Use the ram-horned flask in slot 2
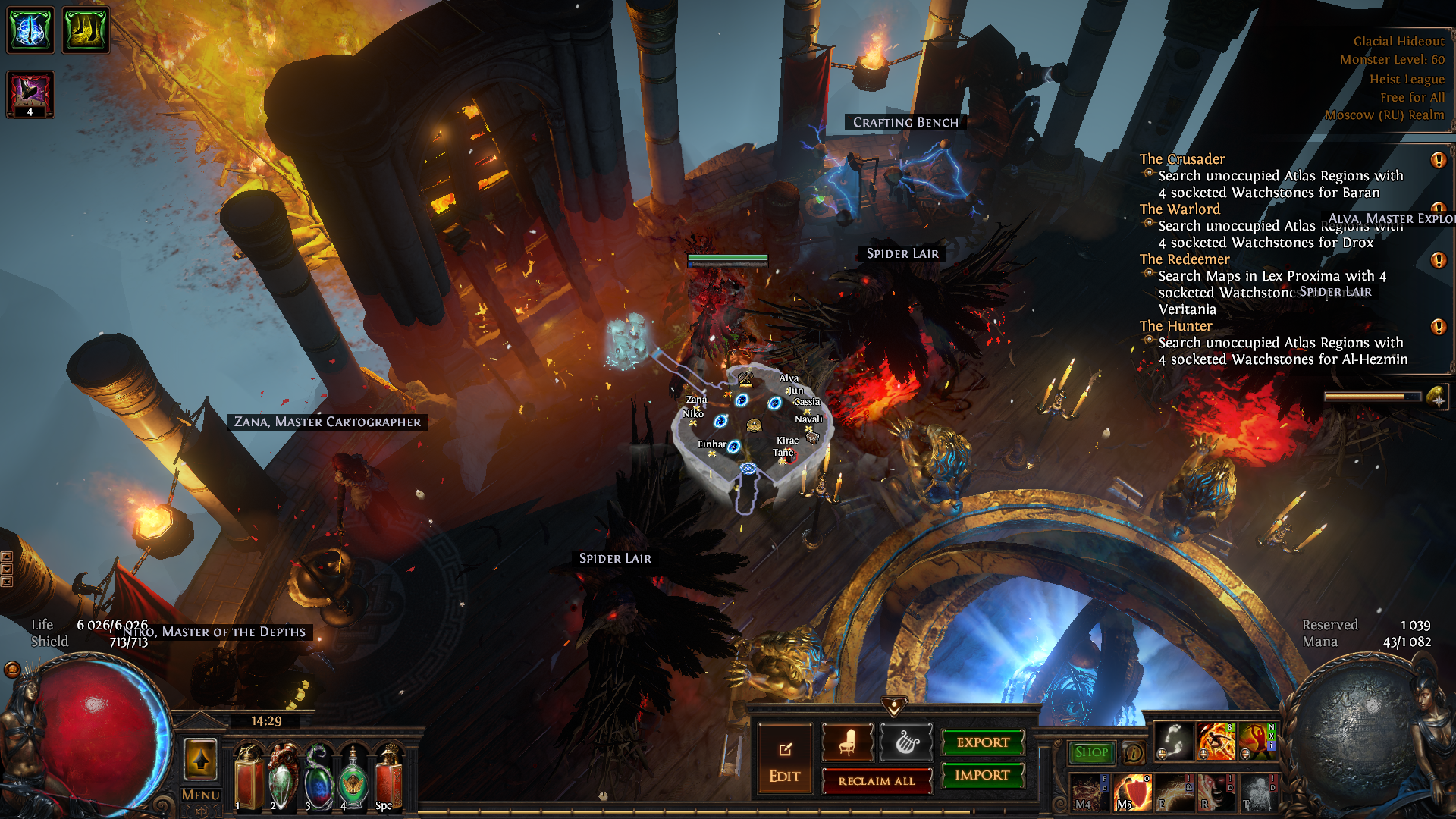This screenshot has height=819, width=1456. [284, 777]
